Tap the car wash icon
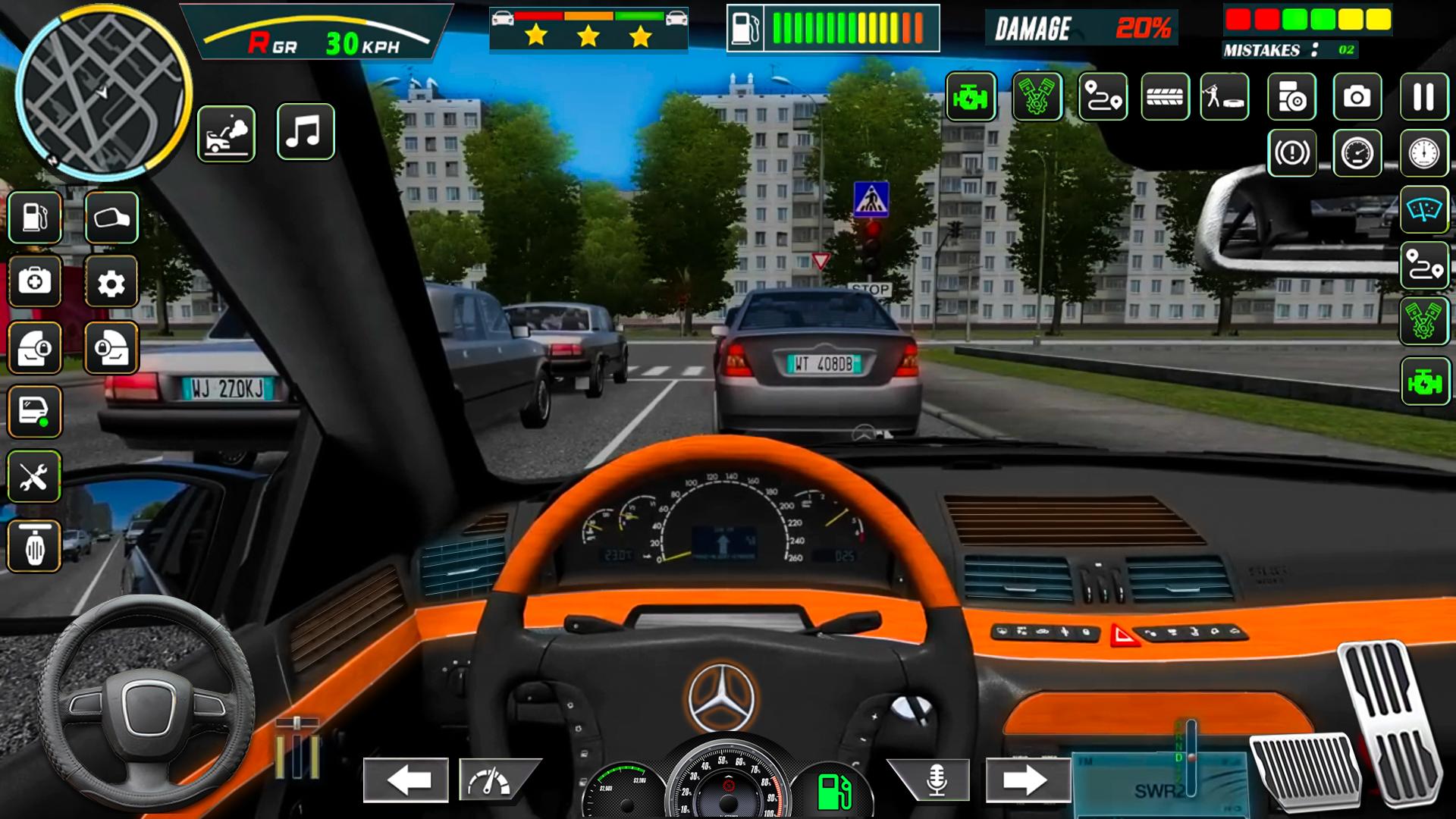1456x819 pixels. tap(226, 133)
